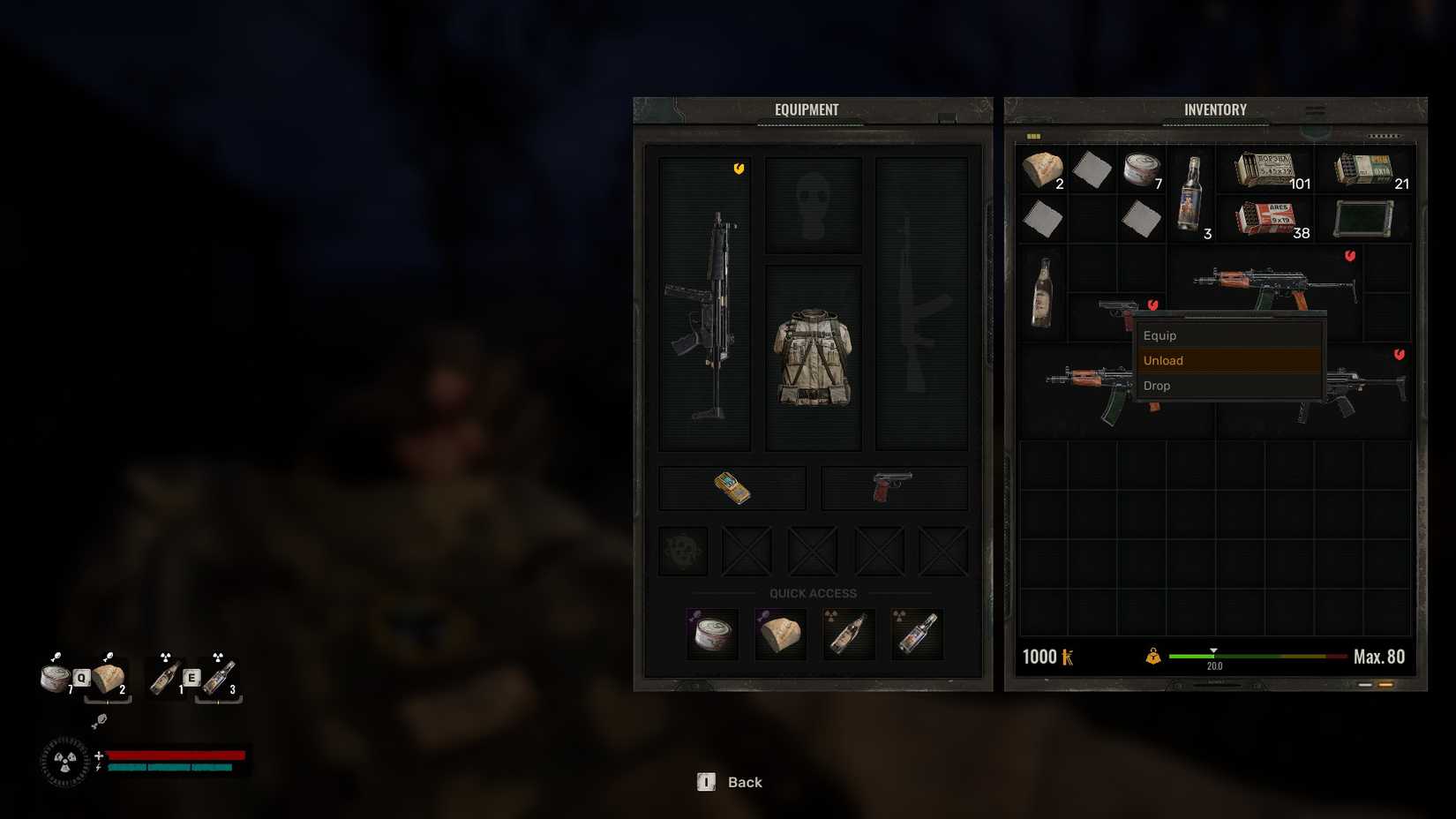Select the 9x18 ammo box with 21 rounds

pos(1363,170)
